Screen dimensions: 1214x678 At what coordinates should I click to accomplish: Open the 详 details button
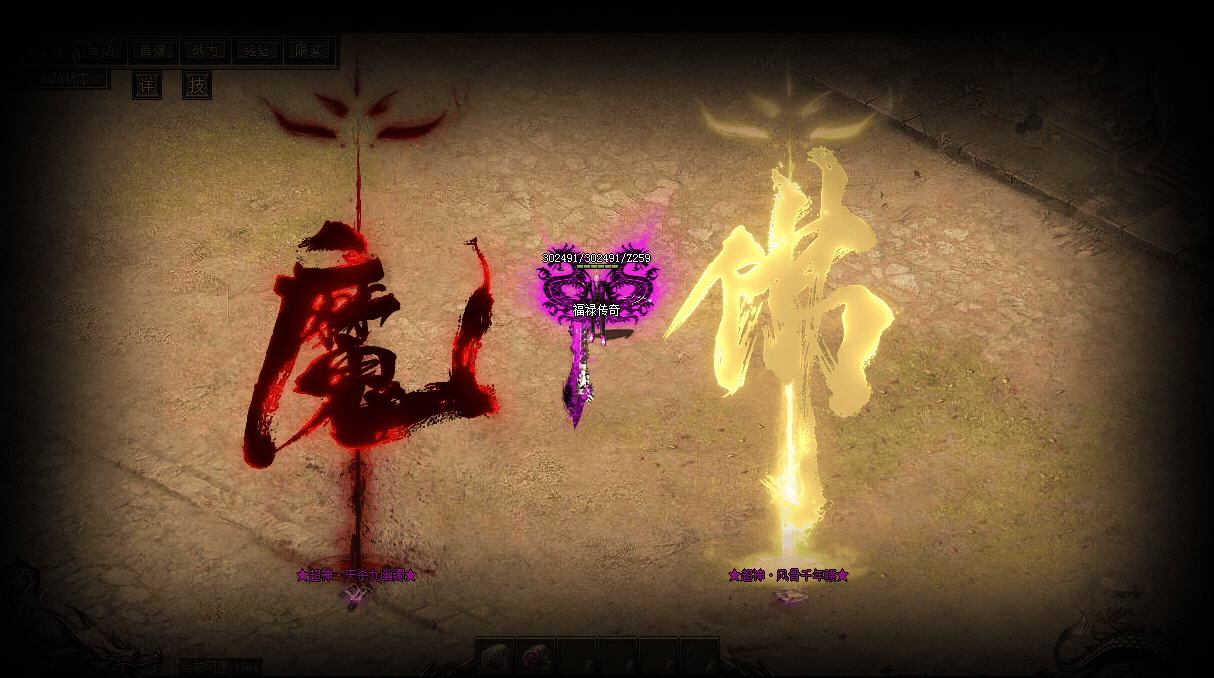pos(147,86)
